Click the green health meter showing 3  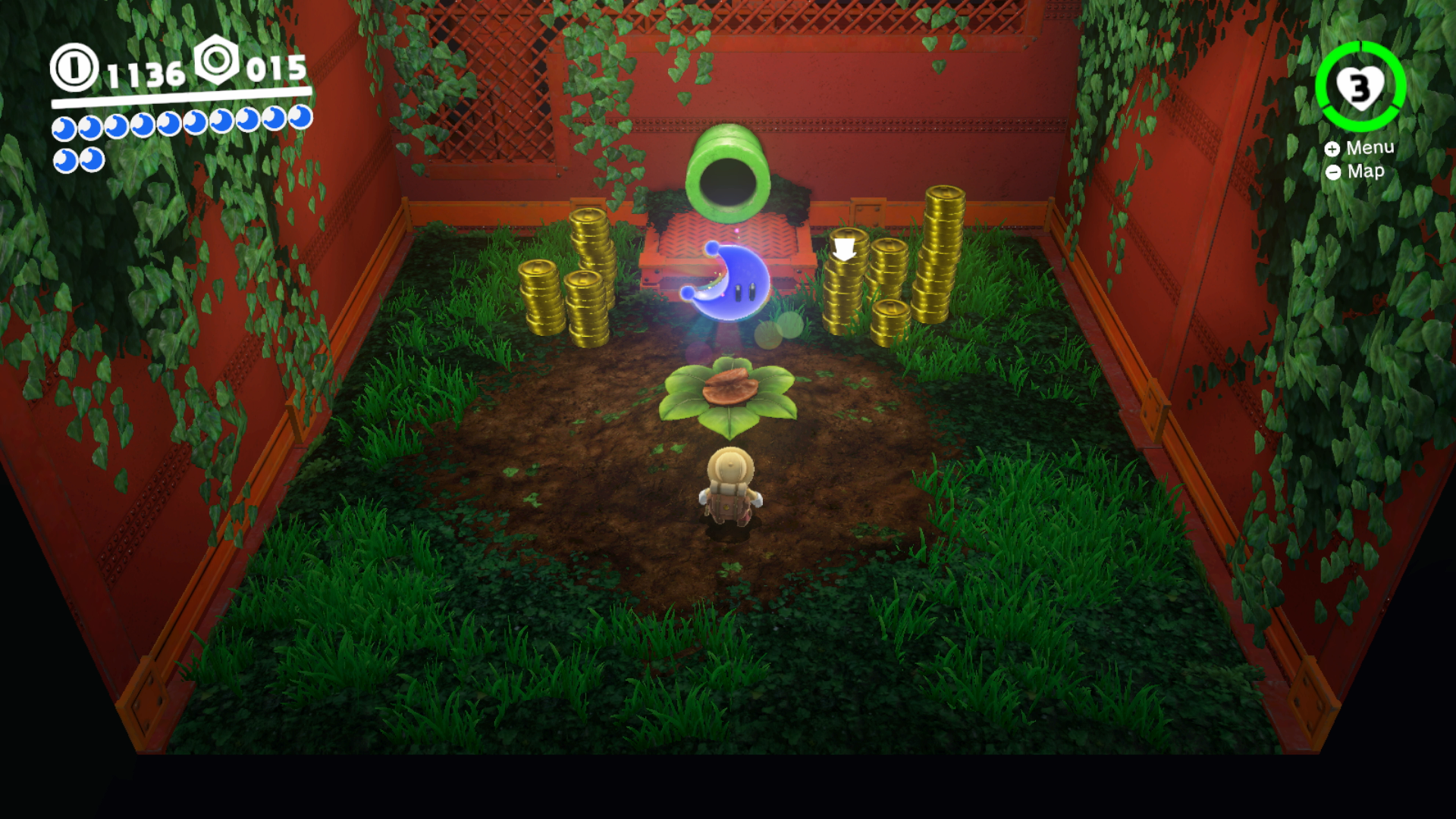(1360, 87)
